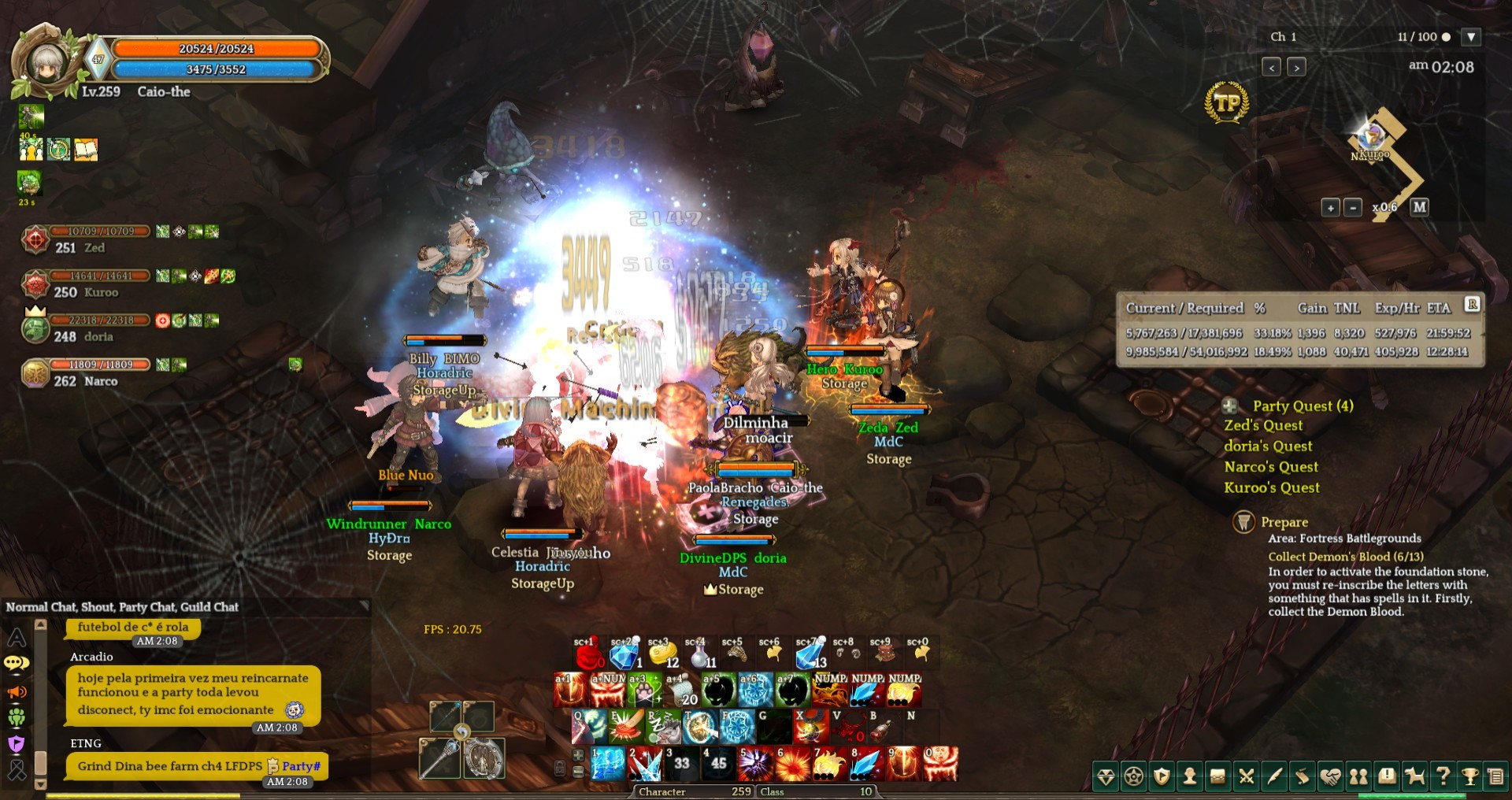Zoom out the minimap with minus button
The image size is (1512, 800).
point(1352,208)
